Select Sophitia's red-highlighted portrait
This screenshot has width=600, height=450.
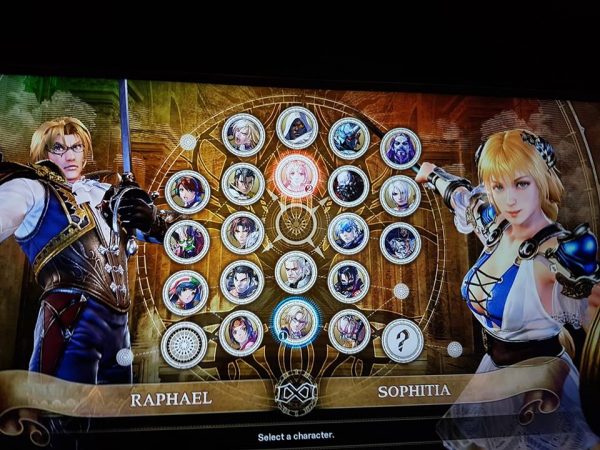(x=296, y=175)
